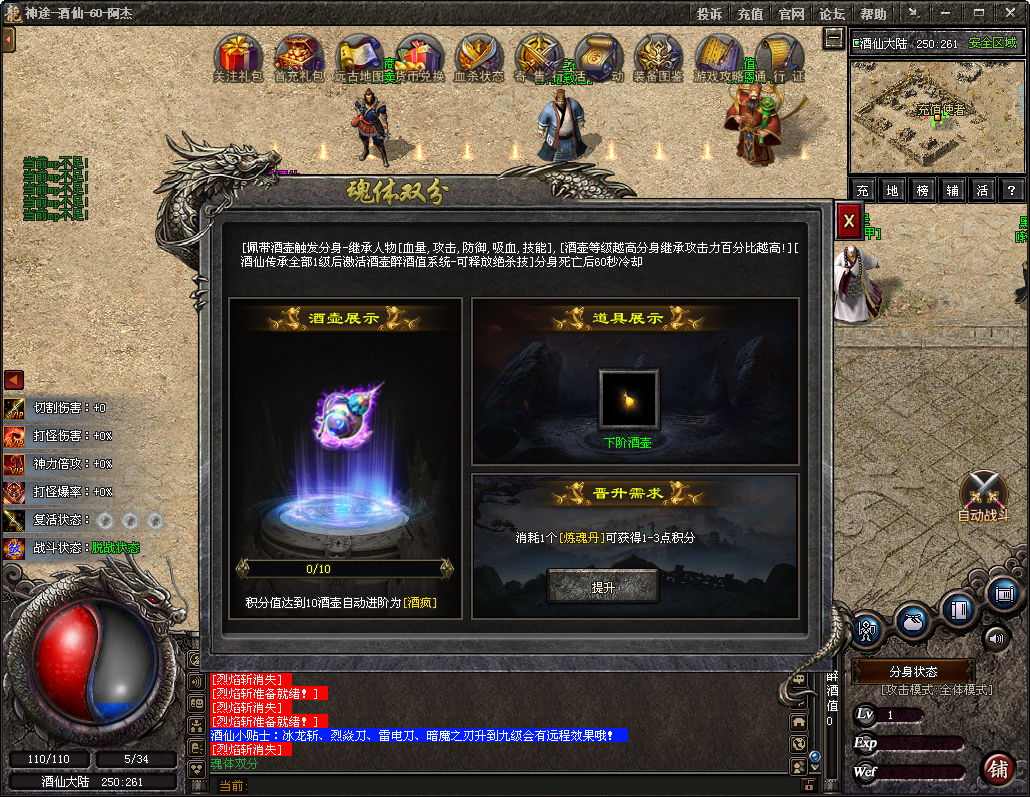Screen dimensions: 1030x797
Task: Toggle 自动战斗 auto-battle
Action: pyautogui.click(x=983, y=495)
